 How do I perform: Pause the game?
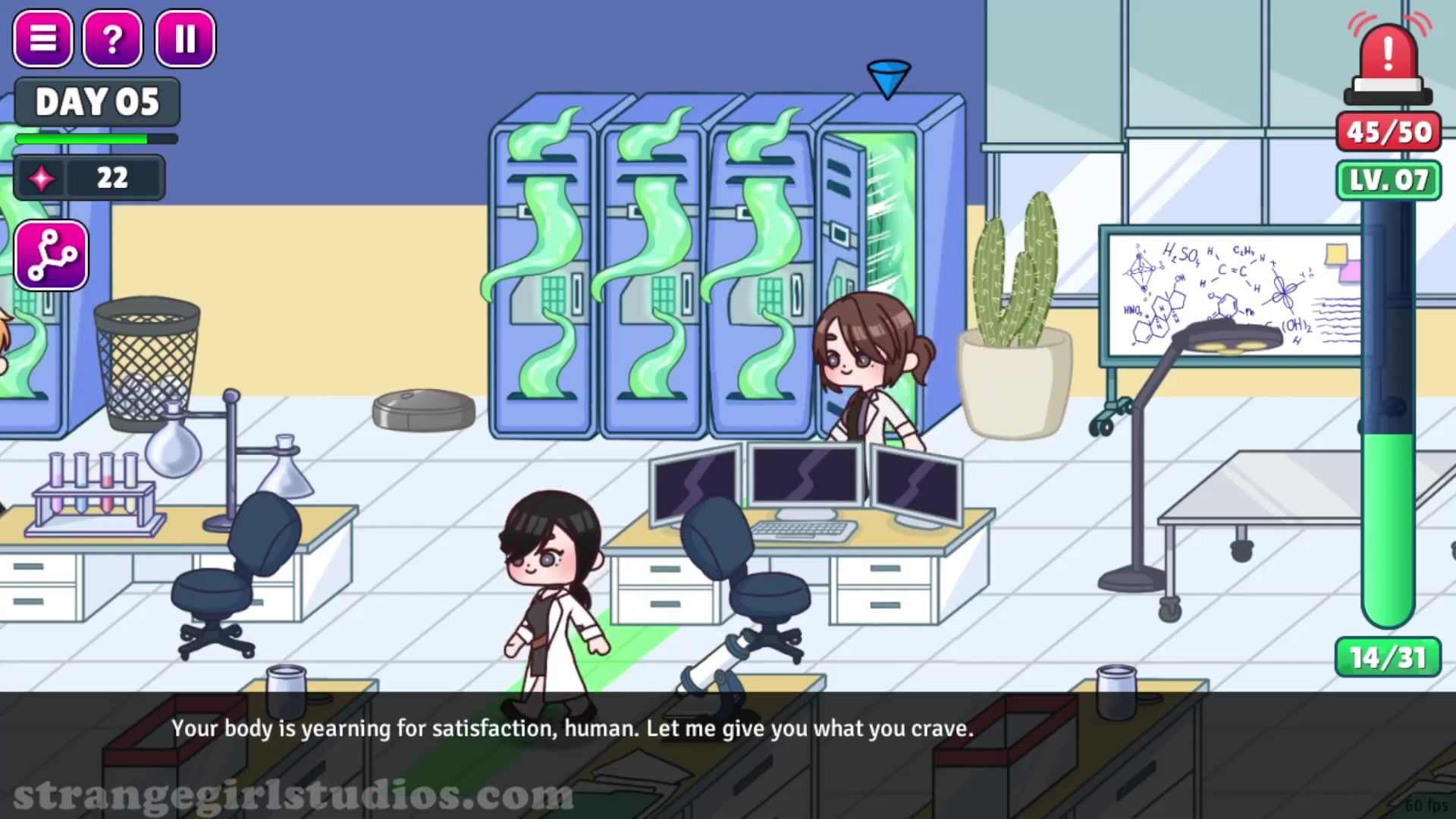(185, 38)
